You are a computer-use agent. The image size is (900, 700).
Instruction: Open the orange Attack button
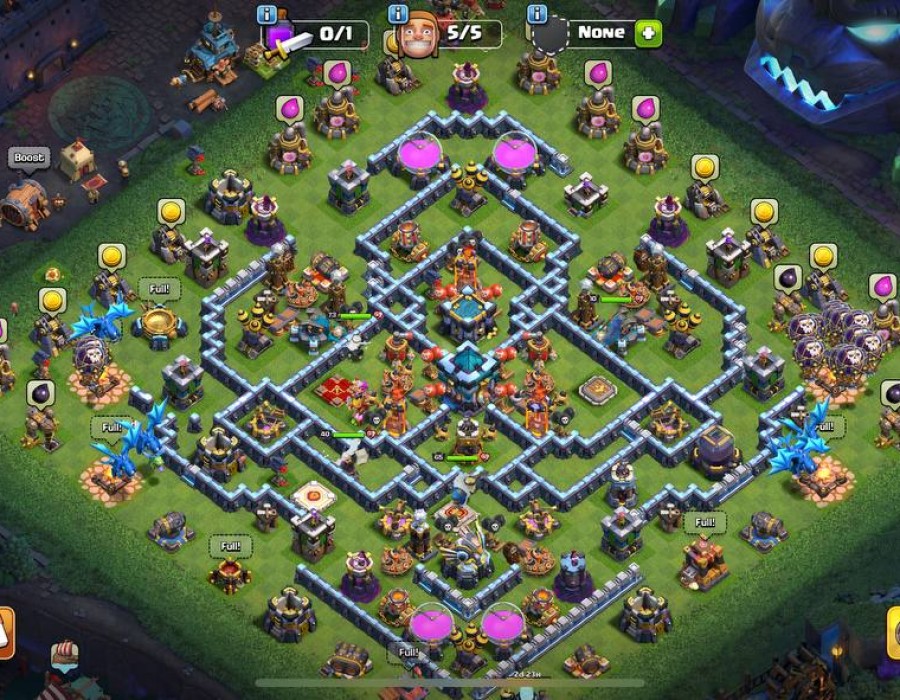pos(5,634)
